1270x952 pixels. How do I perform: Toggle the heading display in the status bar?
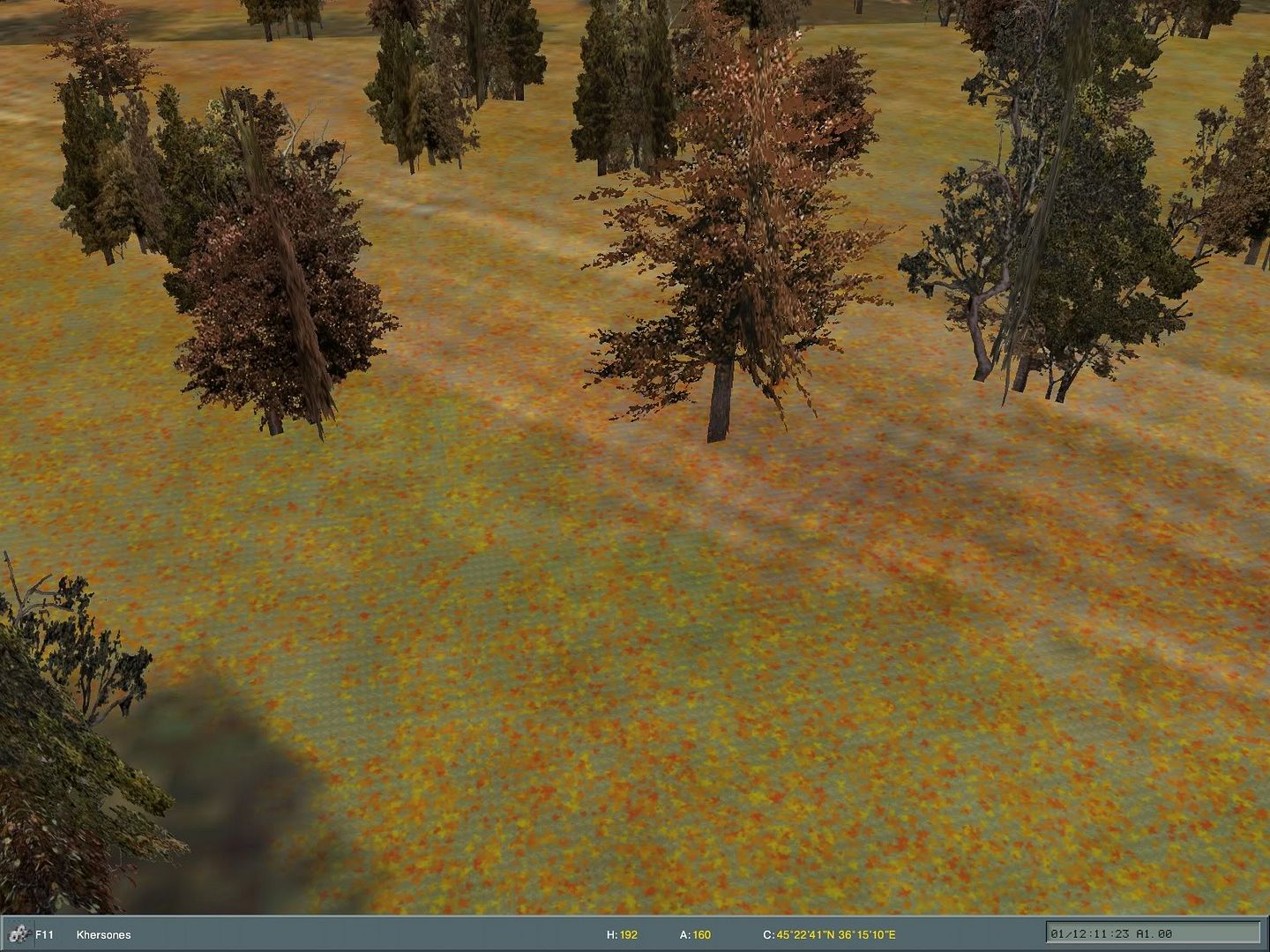(623, 935)
